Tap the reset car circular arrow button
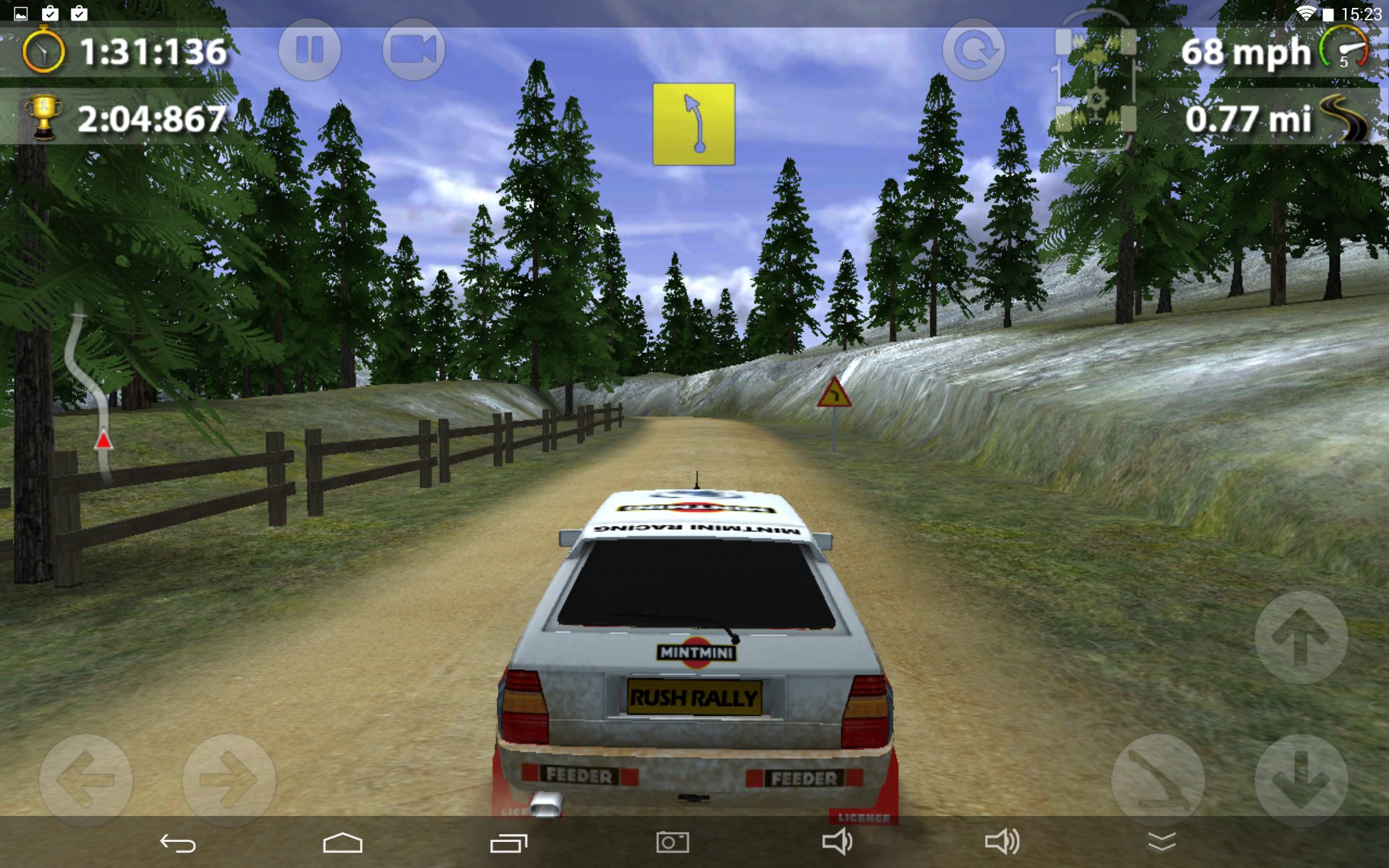This screenshot has height=868, width=1389. pos(974,51)
